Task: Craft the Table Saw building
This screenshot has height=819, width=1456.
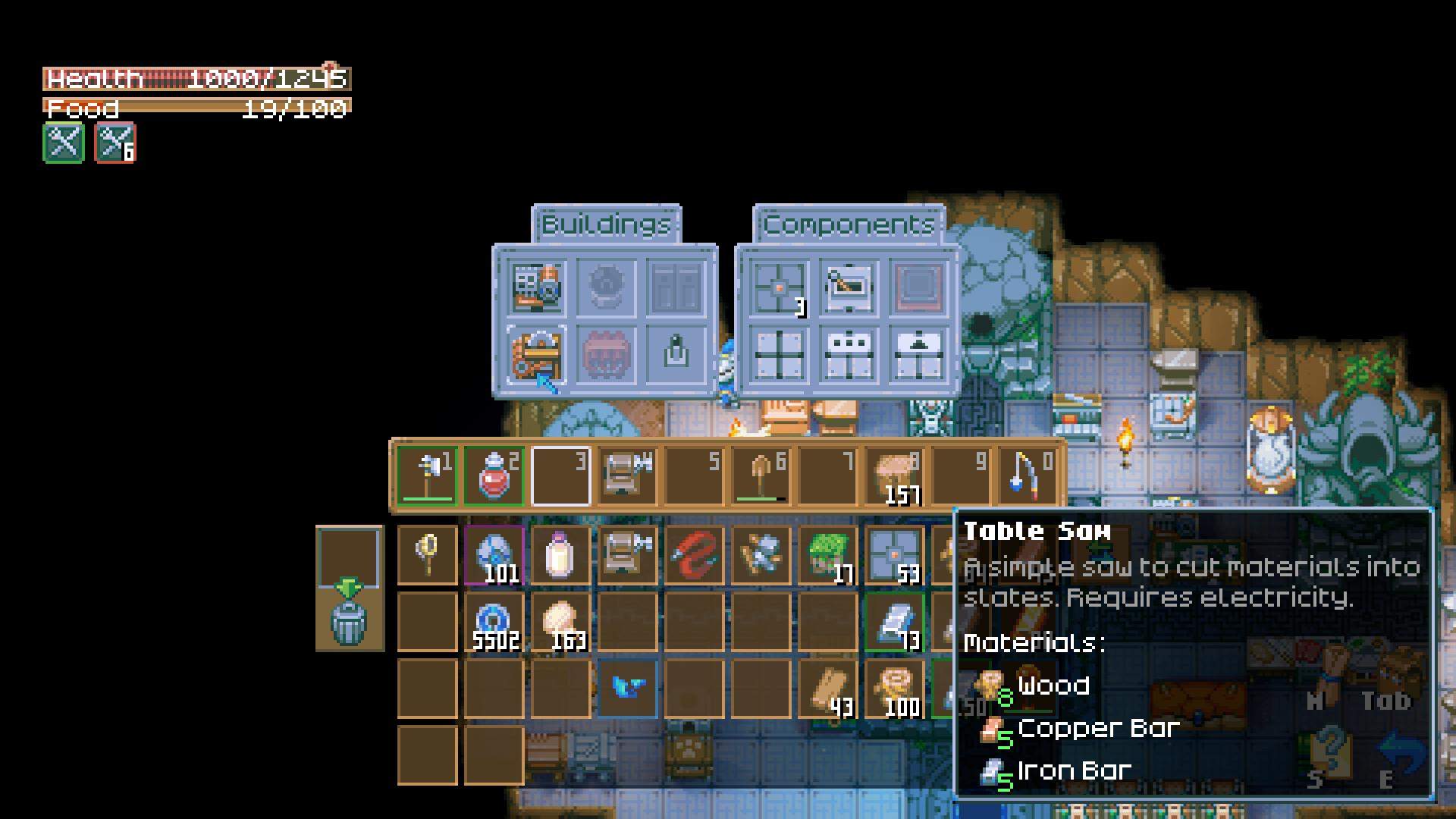Action: click(x=537, y=355)
